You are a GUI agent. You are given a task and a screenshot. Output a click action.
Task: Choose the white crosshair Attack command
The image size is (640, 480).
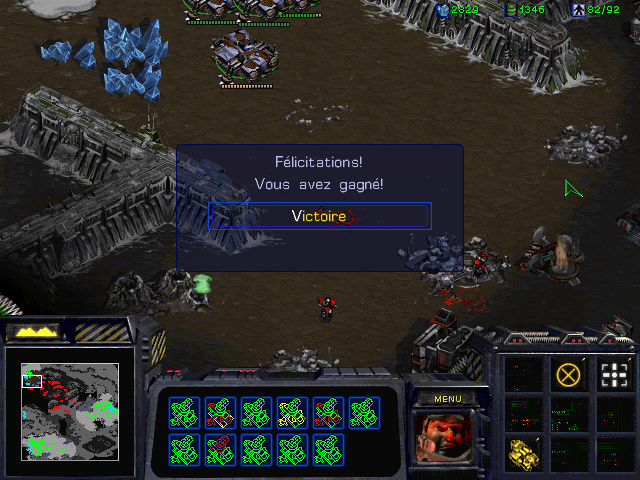click(613, 375)
